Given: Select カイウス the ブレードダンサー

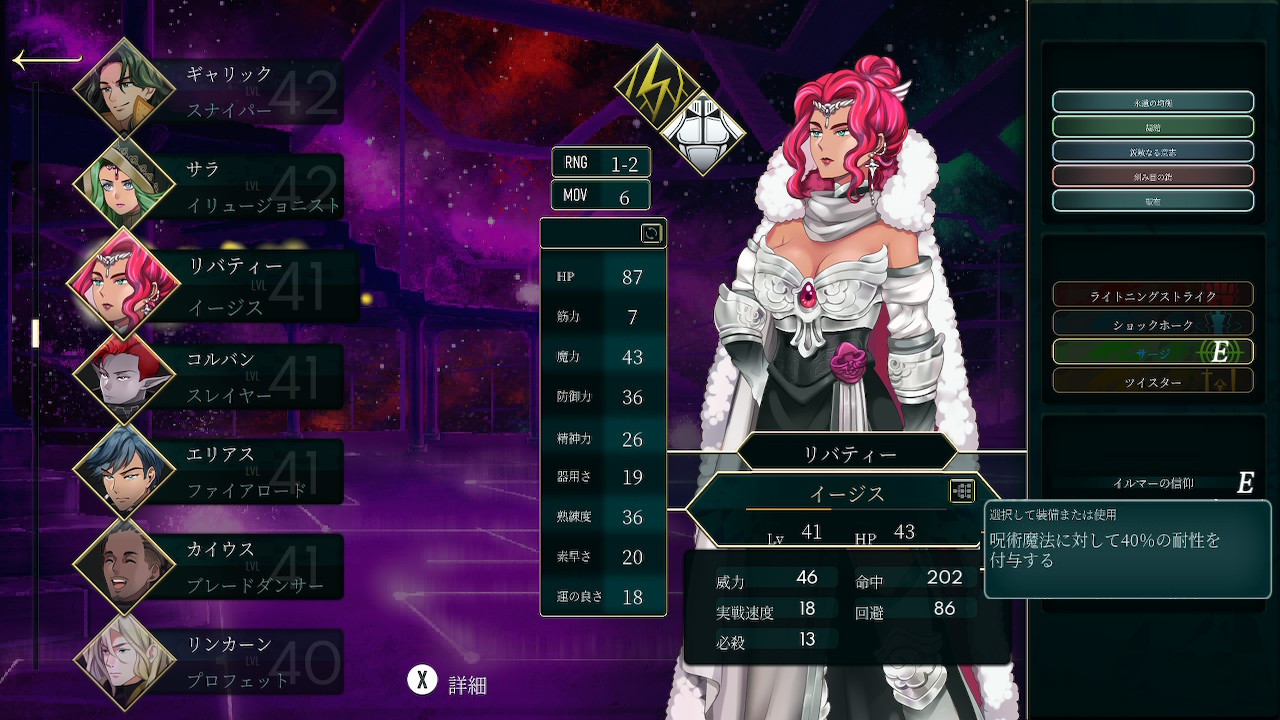Looking at the screenshot, I should point(230,567).
